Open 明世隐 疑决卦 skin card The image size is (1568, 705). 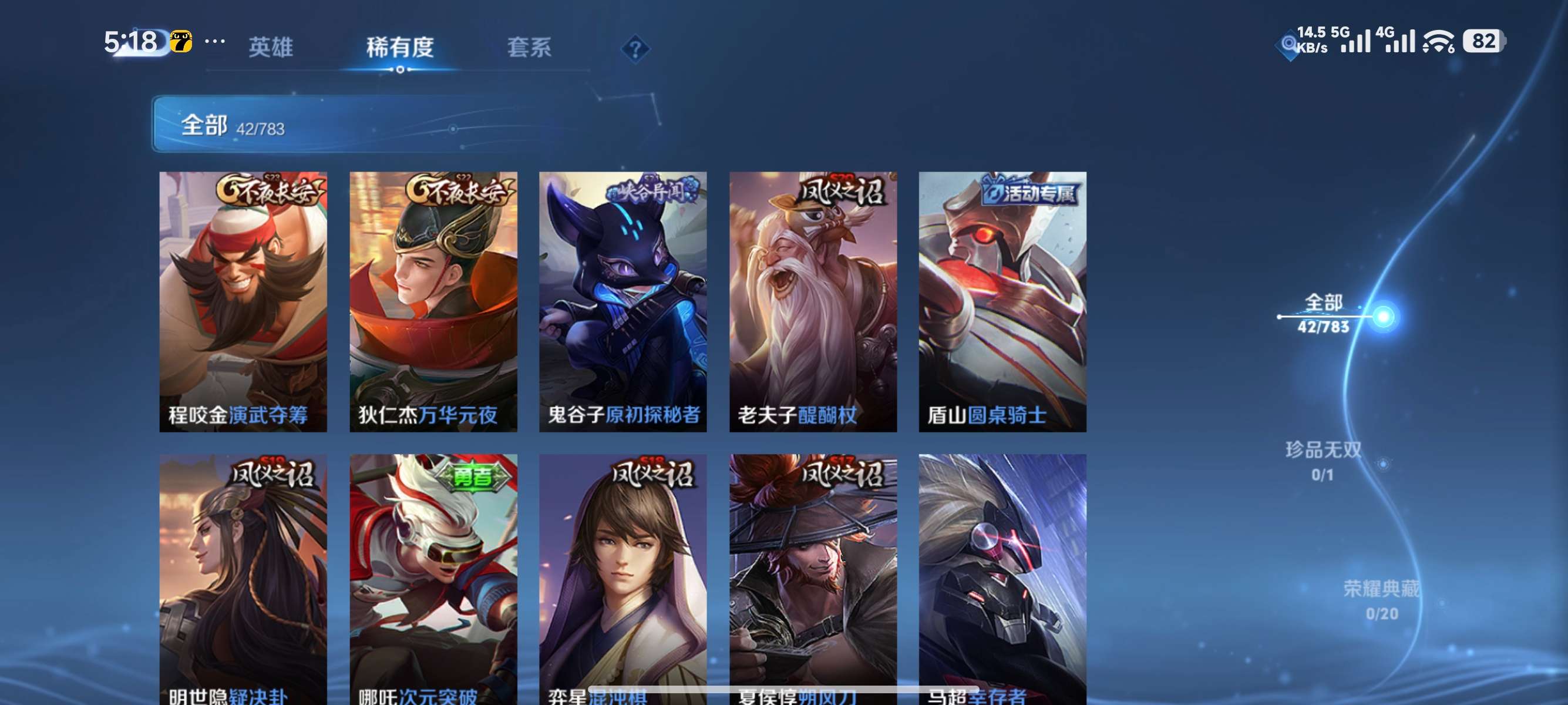pos(243,578)
